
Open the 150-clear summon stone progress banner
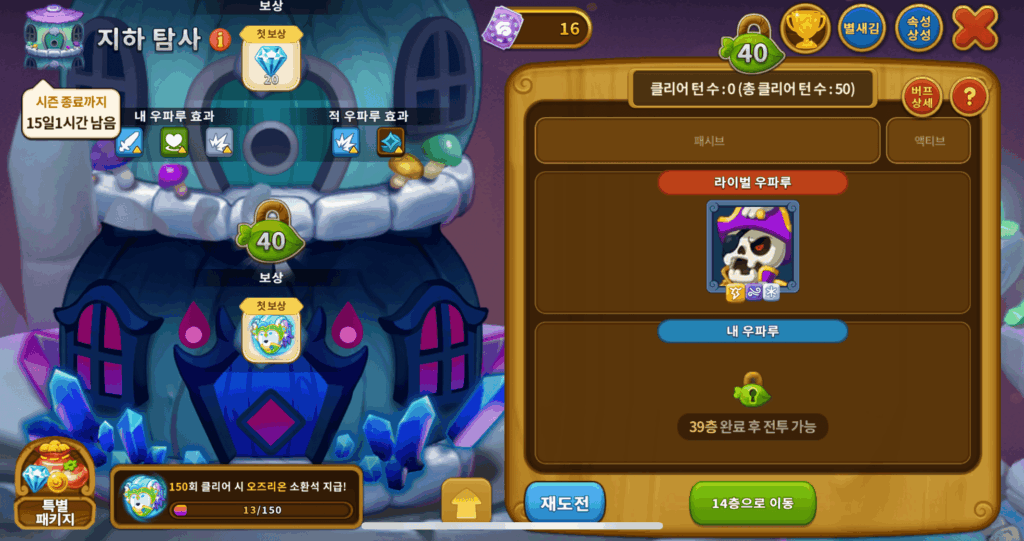[237, 496]
